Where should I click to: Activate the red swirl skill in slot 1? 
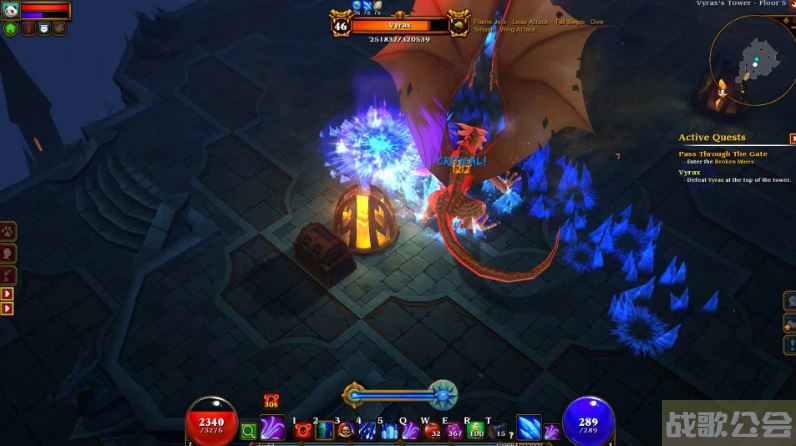tap(301, 431)
